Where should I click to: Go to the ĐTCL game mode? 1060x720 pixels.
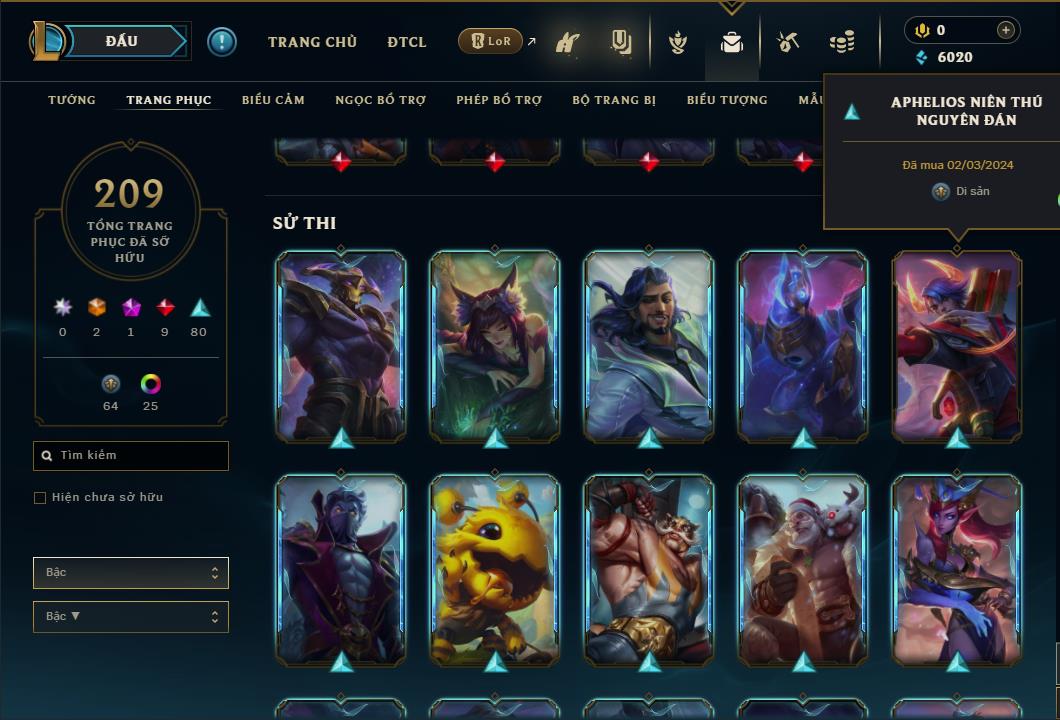pyautogui.click(x=406, y=42)
